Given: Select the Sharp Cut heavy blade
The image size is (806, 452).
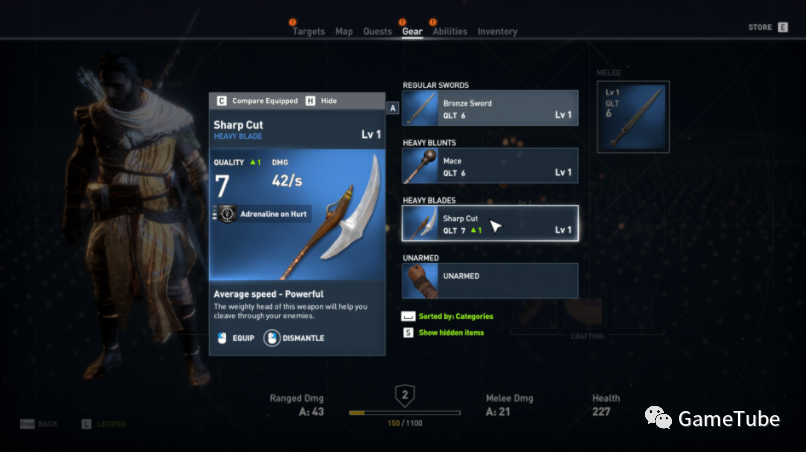Looking at the screenshot, I should [x=490, y=223].
